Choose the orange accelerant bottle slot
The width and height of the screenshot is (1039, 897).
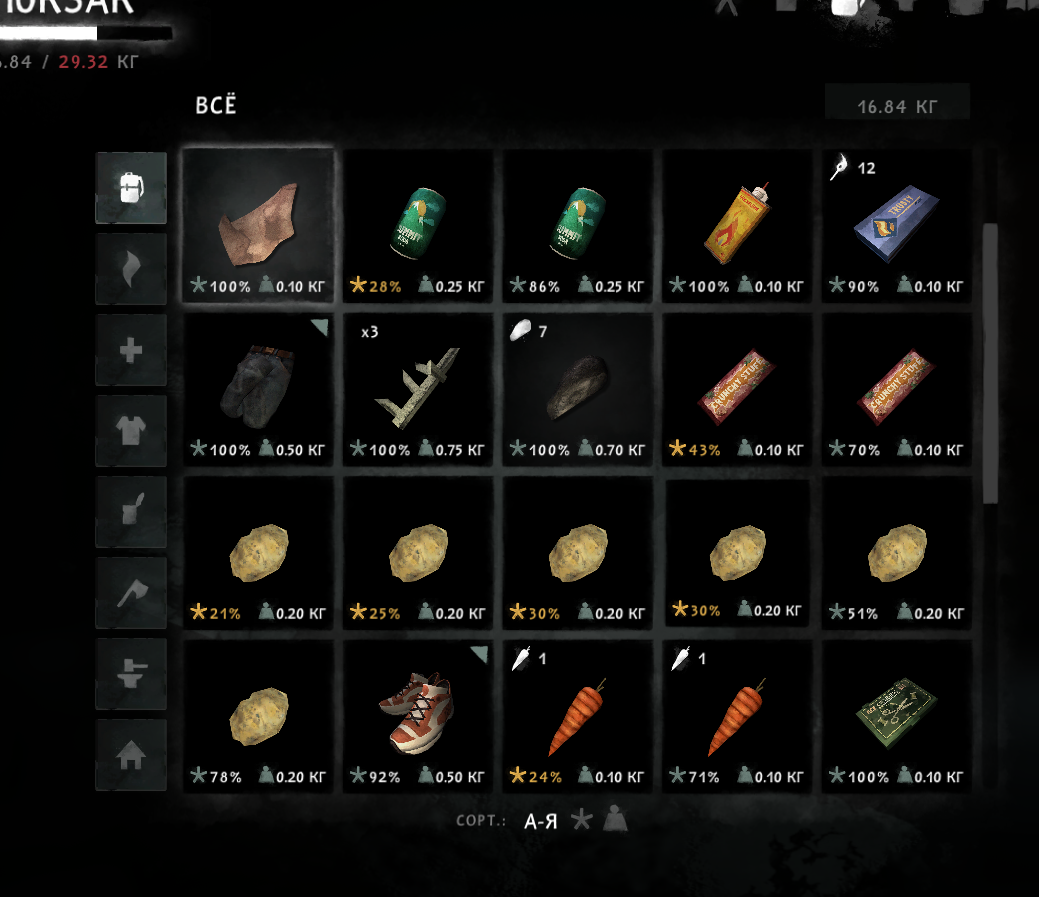click(x=737, y=225)
